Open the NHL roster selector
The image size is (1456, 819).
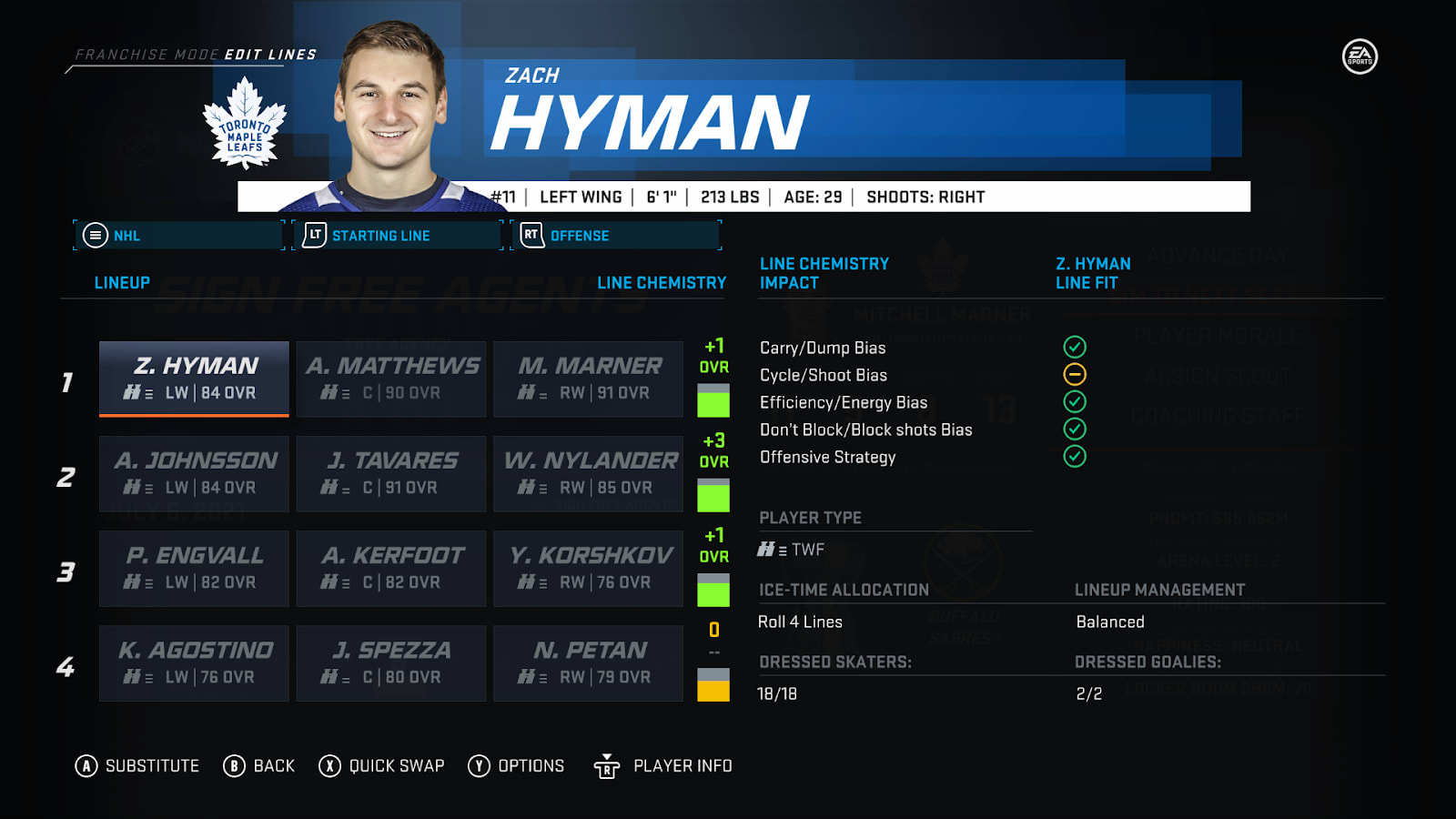pos(179,236)
